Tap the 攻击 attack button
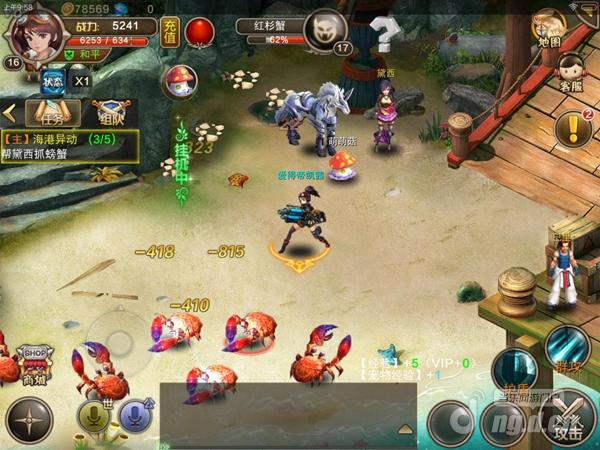600x450 pixels. tap(567, 420)
